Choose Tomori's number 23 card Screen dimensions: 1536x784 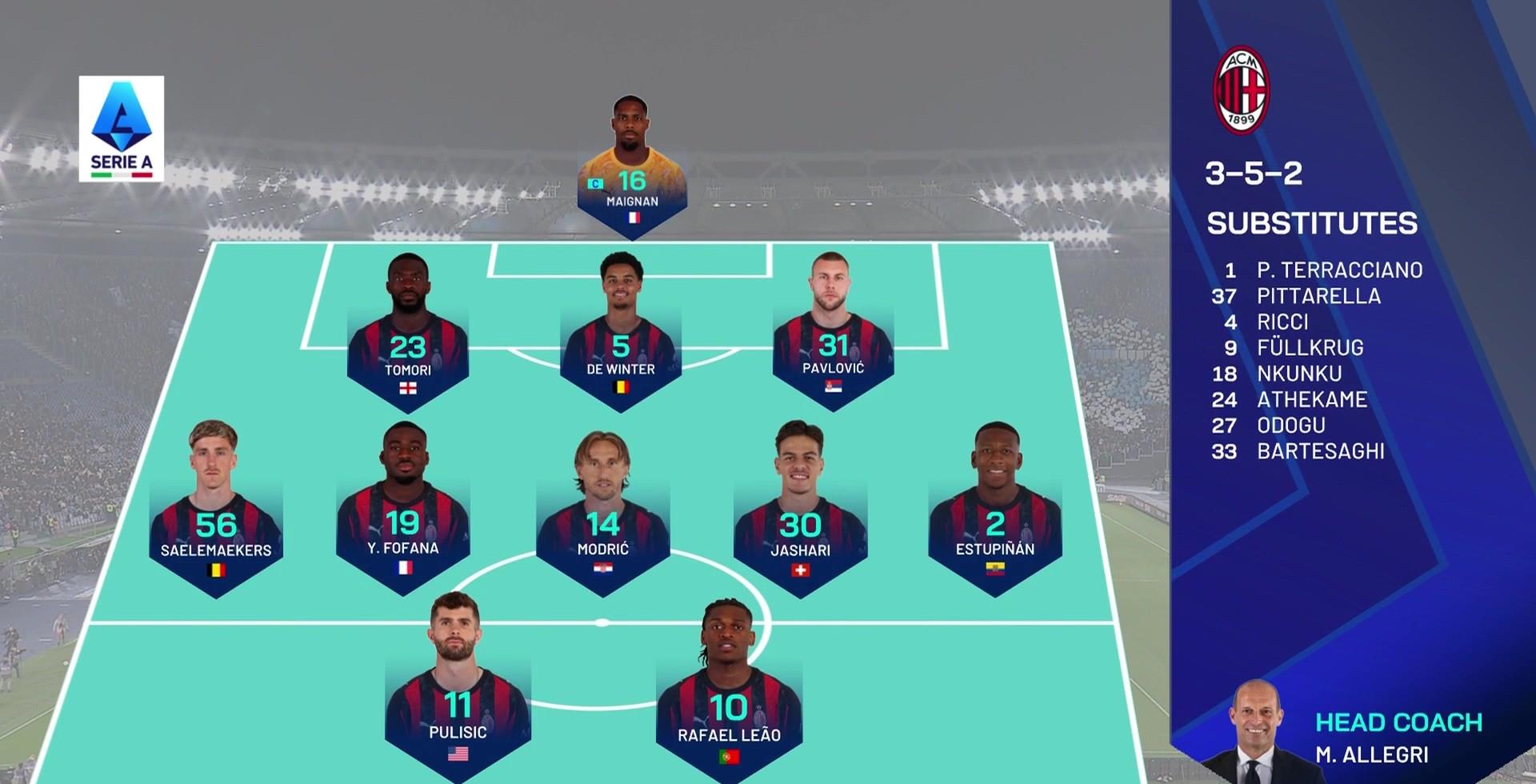408,336
